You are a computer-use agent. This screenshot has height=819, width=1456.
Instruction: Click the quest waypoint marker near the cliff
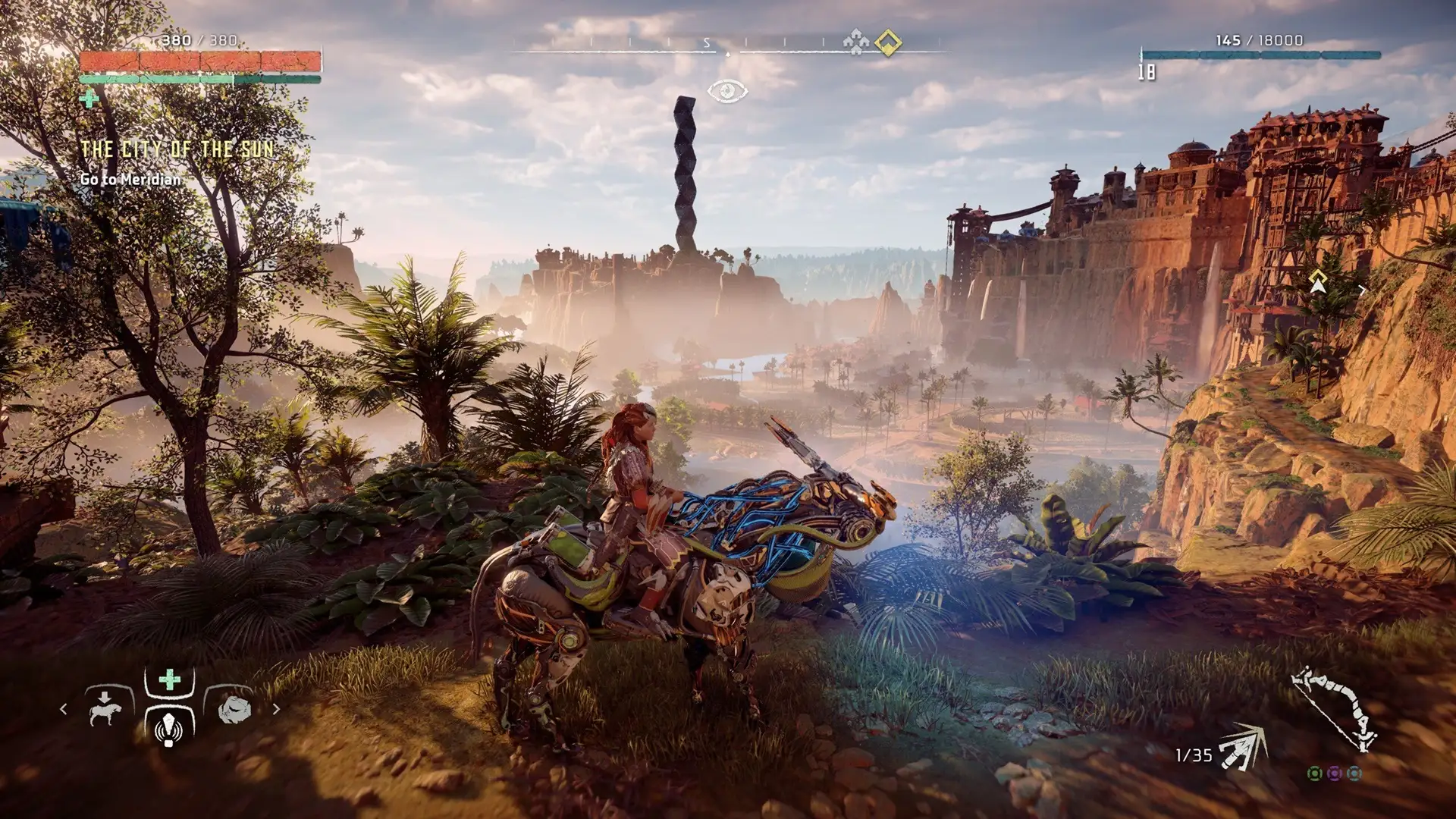(1318, 281)
